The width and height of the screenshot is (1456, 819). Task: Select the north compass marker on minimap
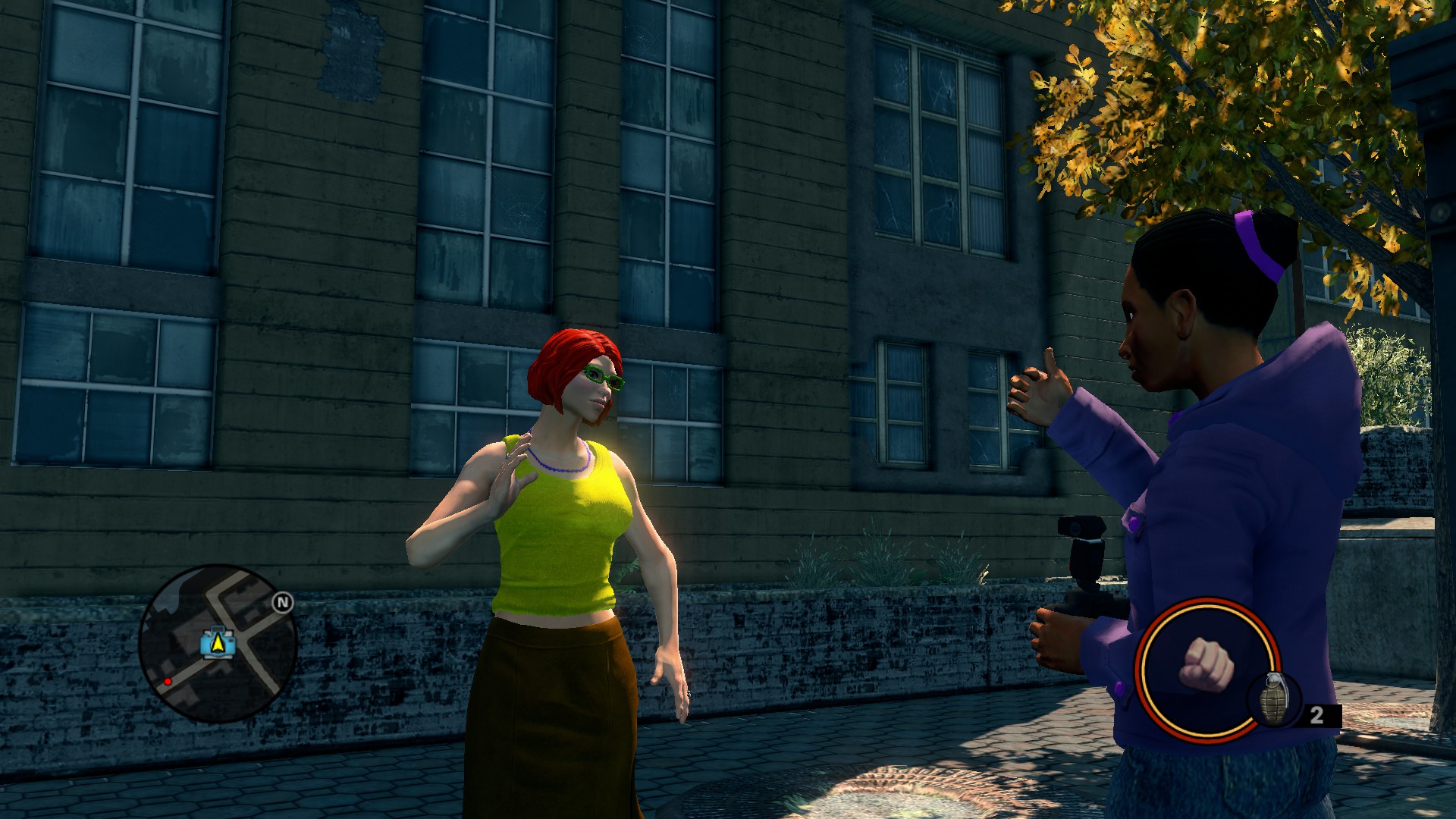pos(283,603)
